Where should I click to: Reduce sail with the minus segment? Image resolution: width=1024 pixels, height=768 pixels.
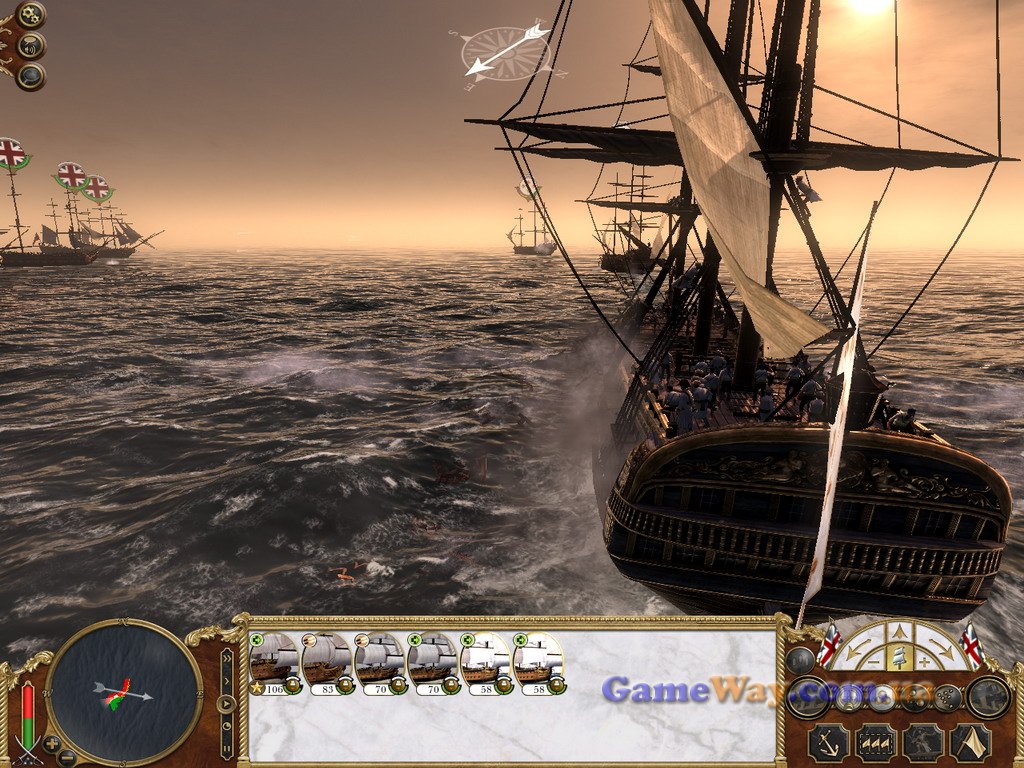click(873, 661)
